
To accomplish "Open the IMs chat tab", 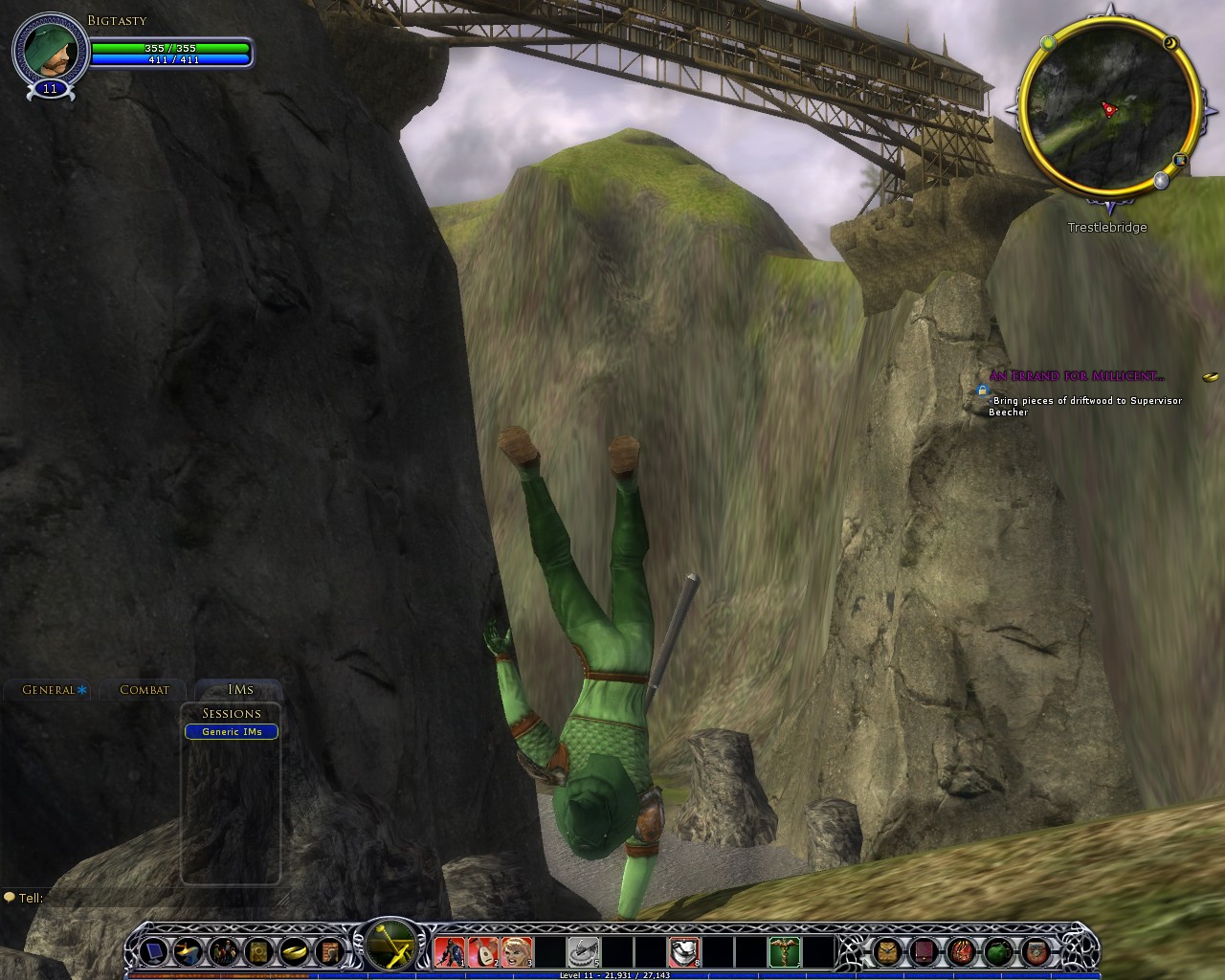I will click(240, 690).
